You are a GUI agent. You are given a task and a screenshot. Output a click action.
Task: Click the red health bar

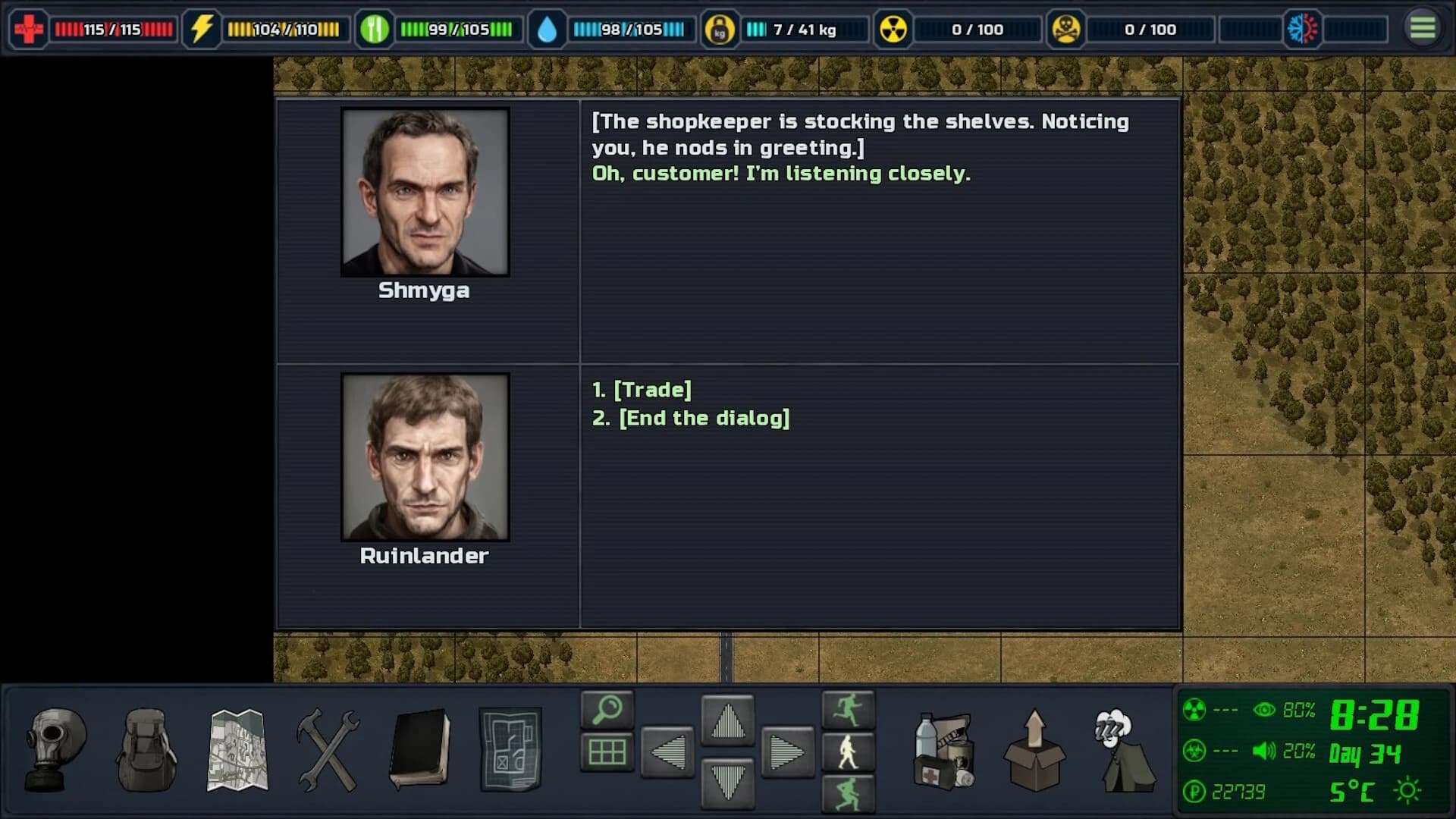(114, 30)
